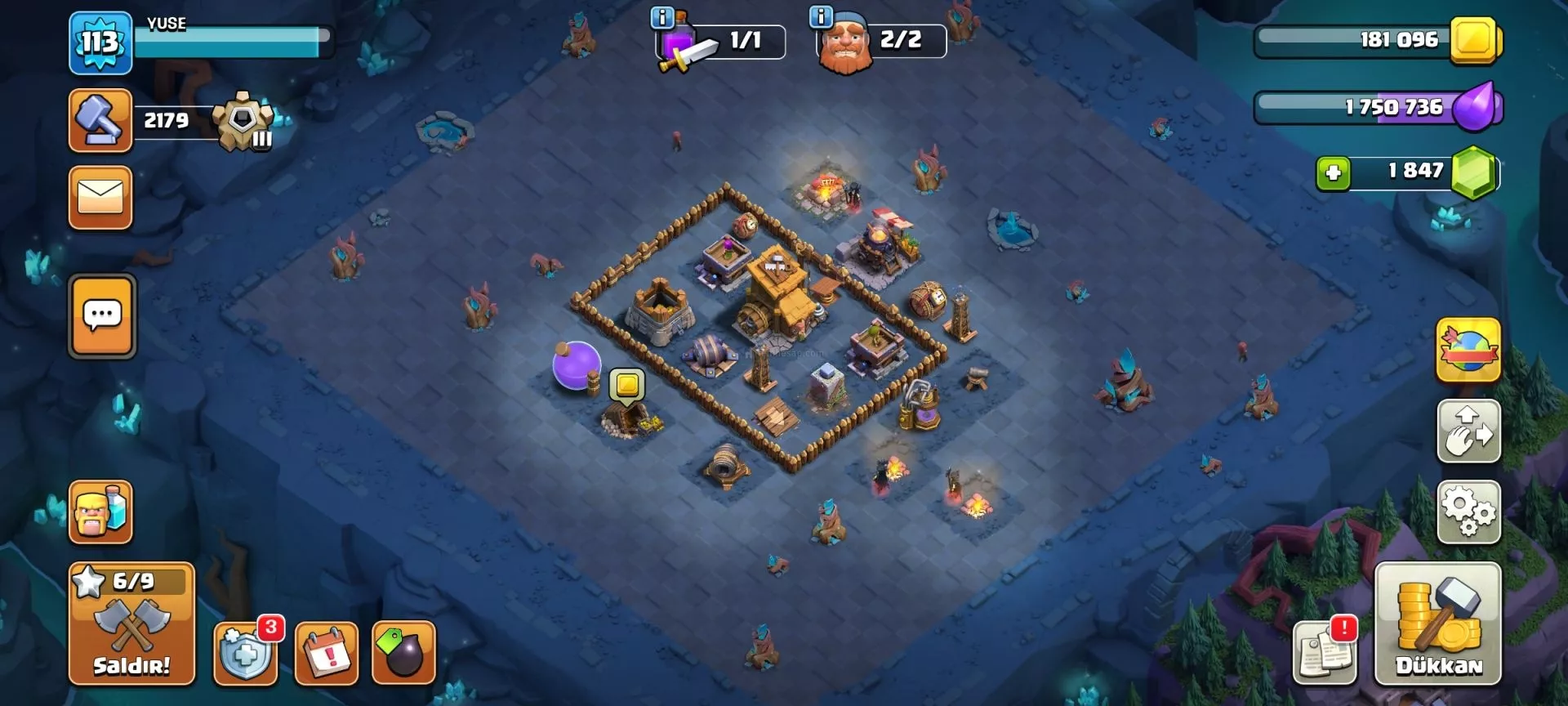Collect gold from the gold mine bubble
This screenshot has height=706, width=1568.
pyautogui.click(x=627, y=384)
